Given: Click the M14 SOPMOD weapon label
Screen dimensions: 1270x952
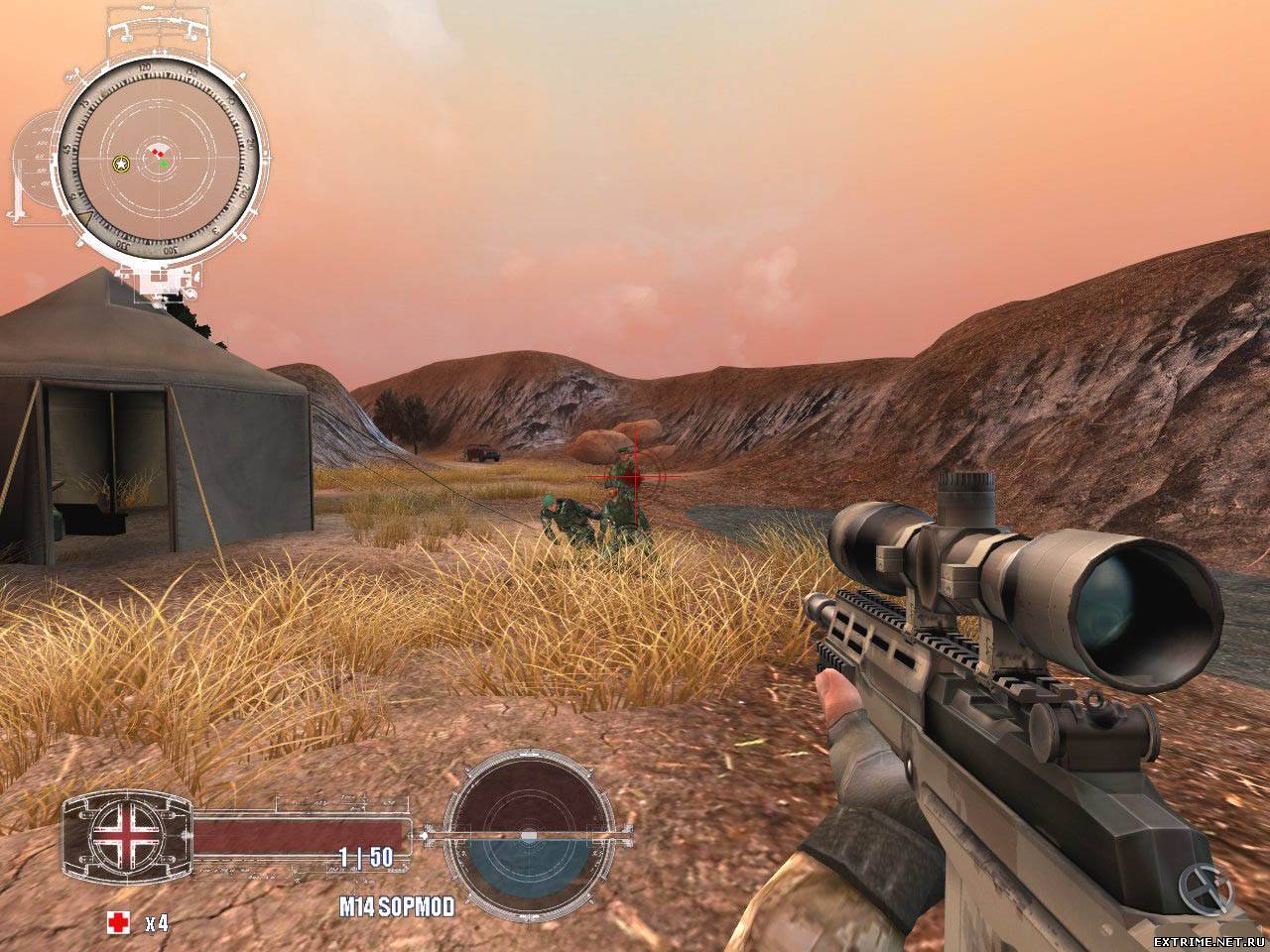Looking at the screenshot, I should click(x=382, y=905).
